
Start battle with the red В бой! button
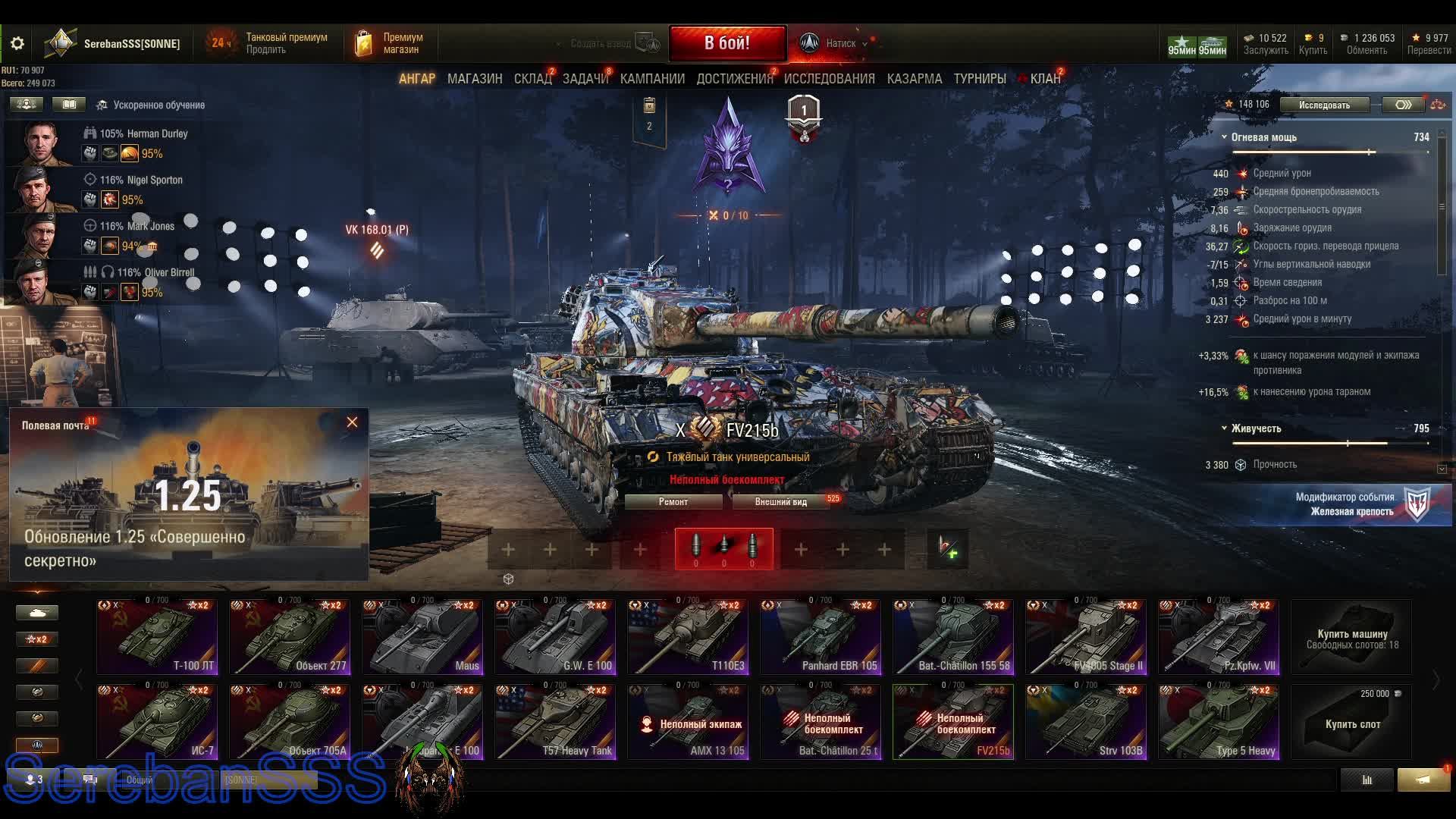coord(726,43)
